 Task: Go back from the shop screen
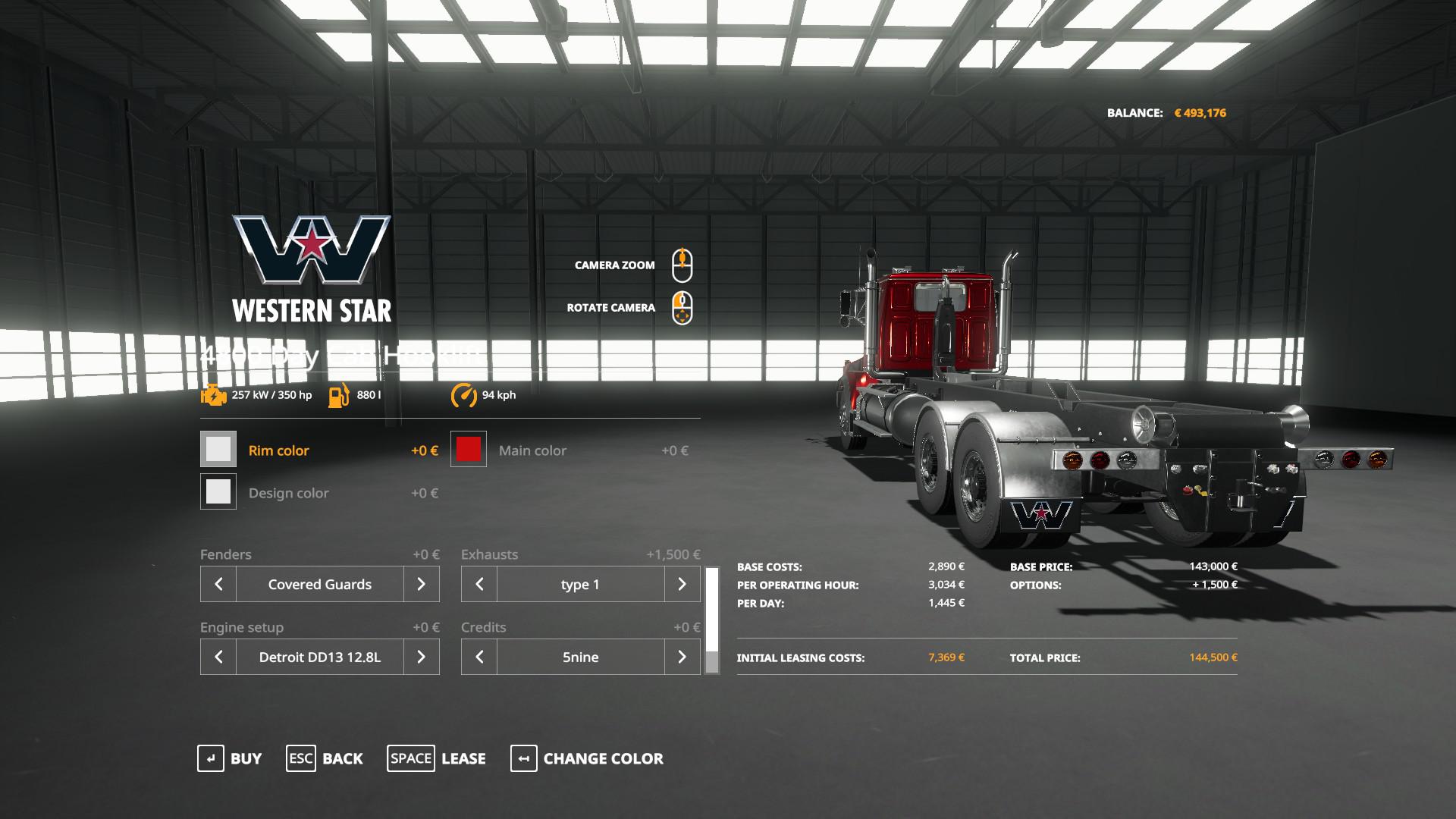325,758
